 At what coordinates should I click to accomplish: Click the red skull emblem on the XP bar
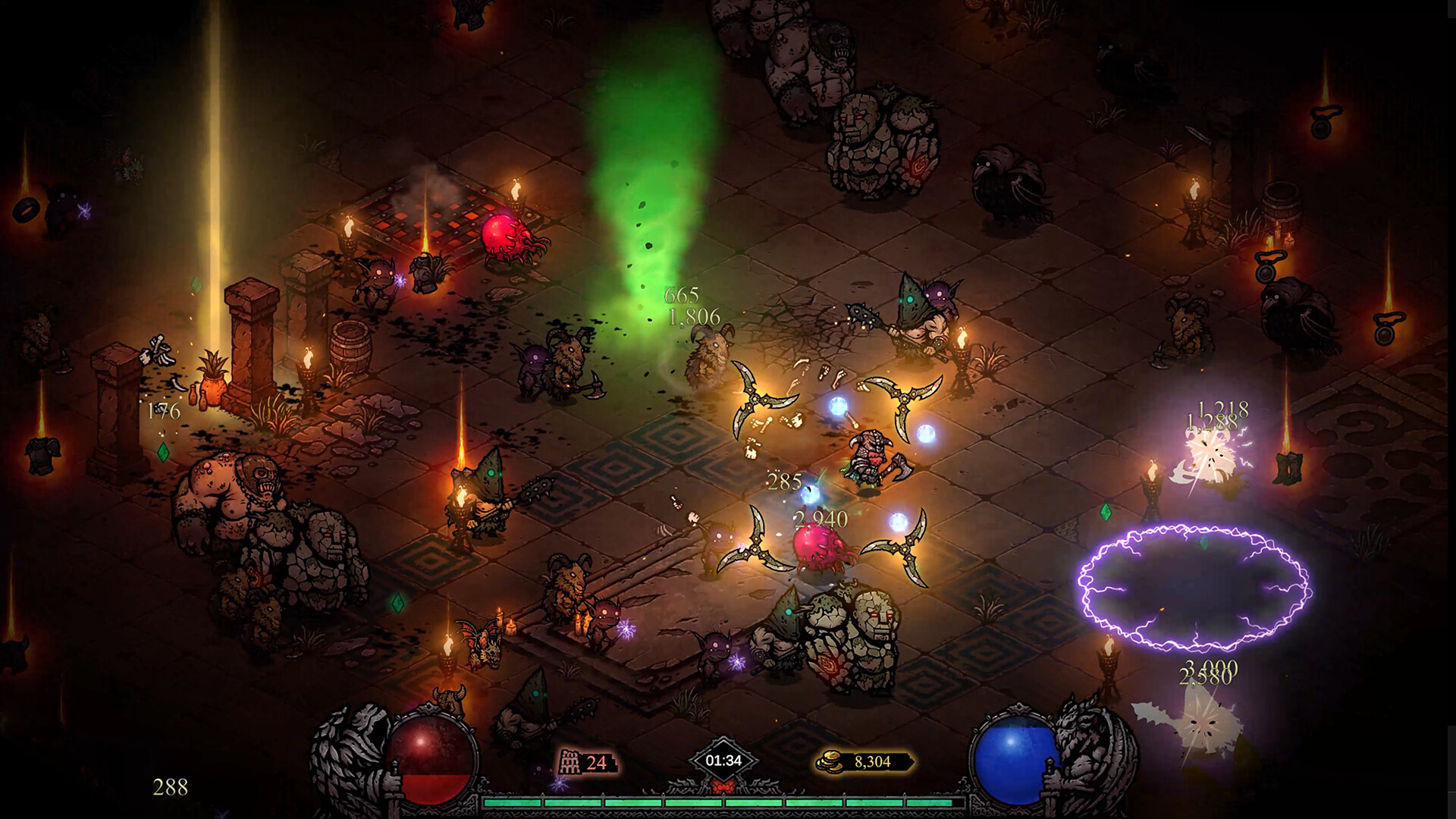pos(723,786)
